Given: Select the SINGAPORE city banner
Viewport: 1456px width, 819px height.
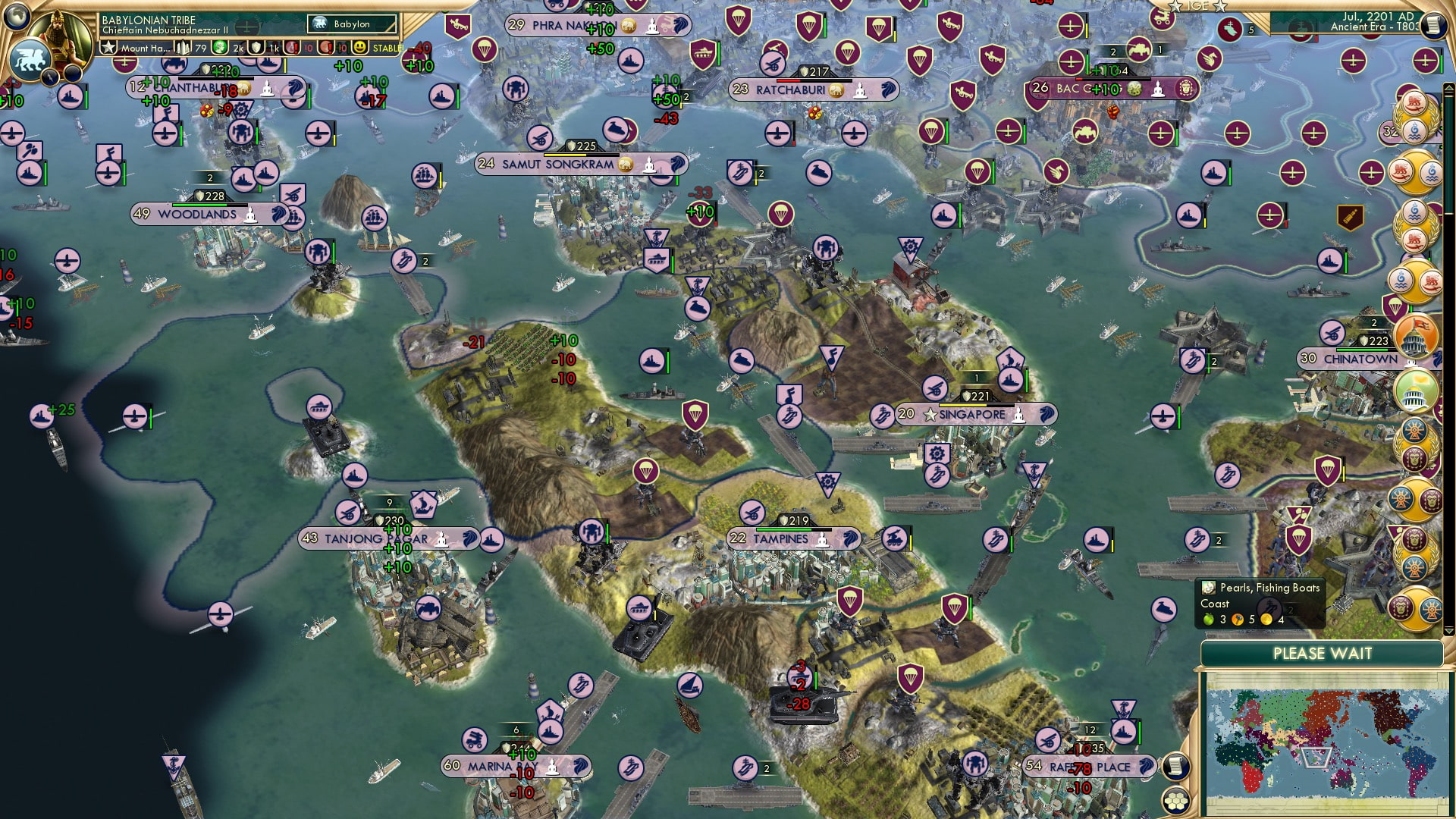Looking at the screenshot, I should pyautogui.click(x=977, y=415).
